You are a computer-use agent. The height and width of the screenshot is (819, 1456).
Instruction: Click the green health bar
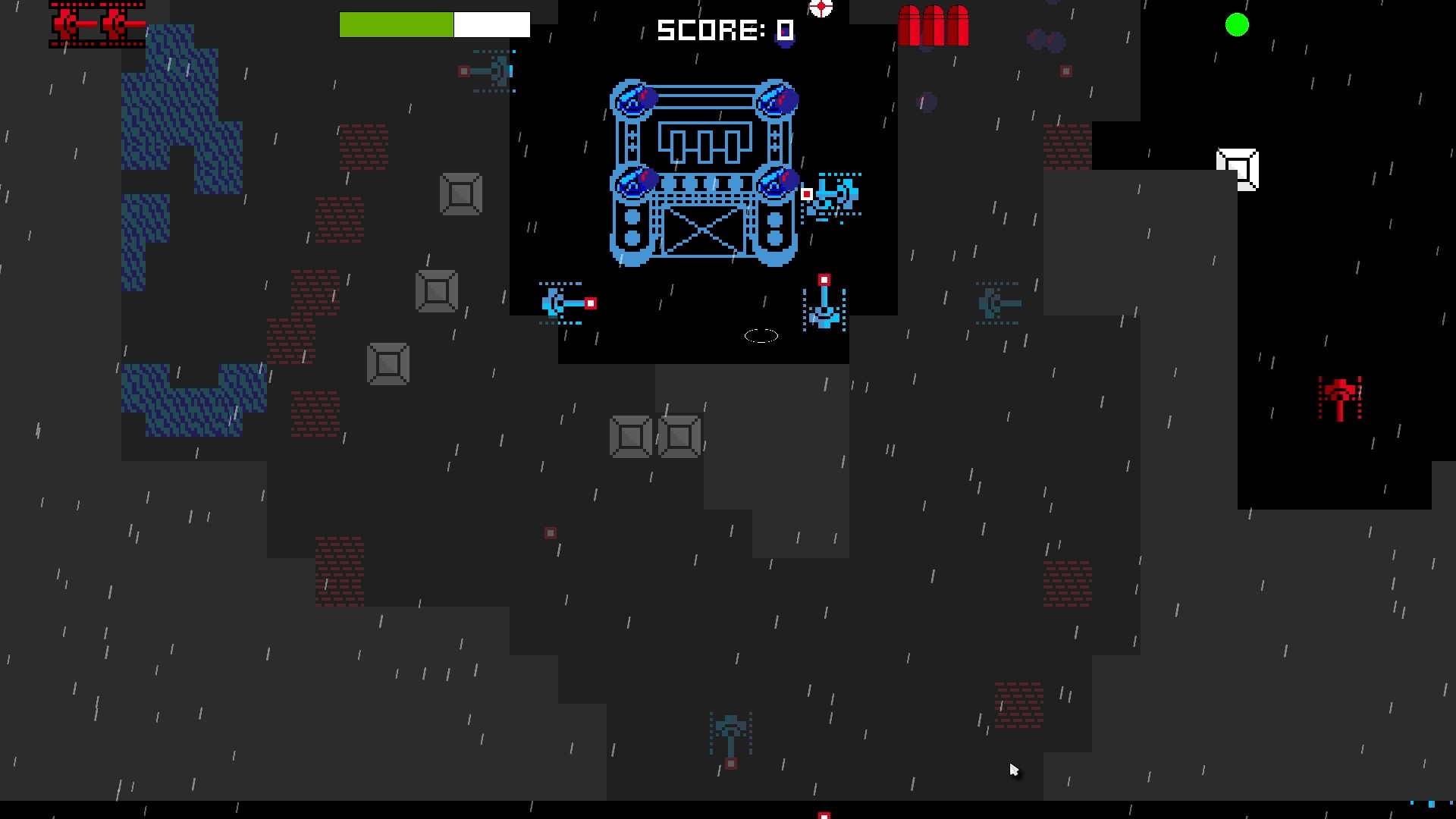coord(396,24)
